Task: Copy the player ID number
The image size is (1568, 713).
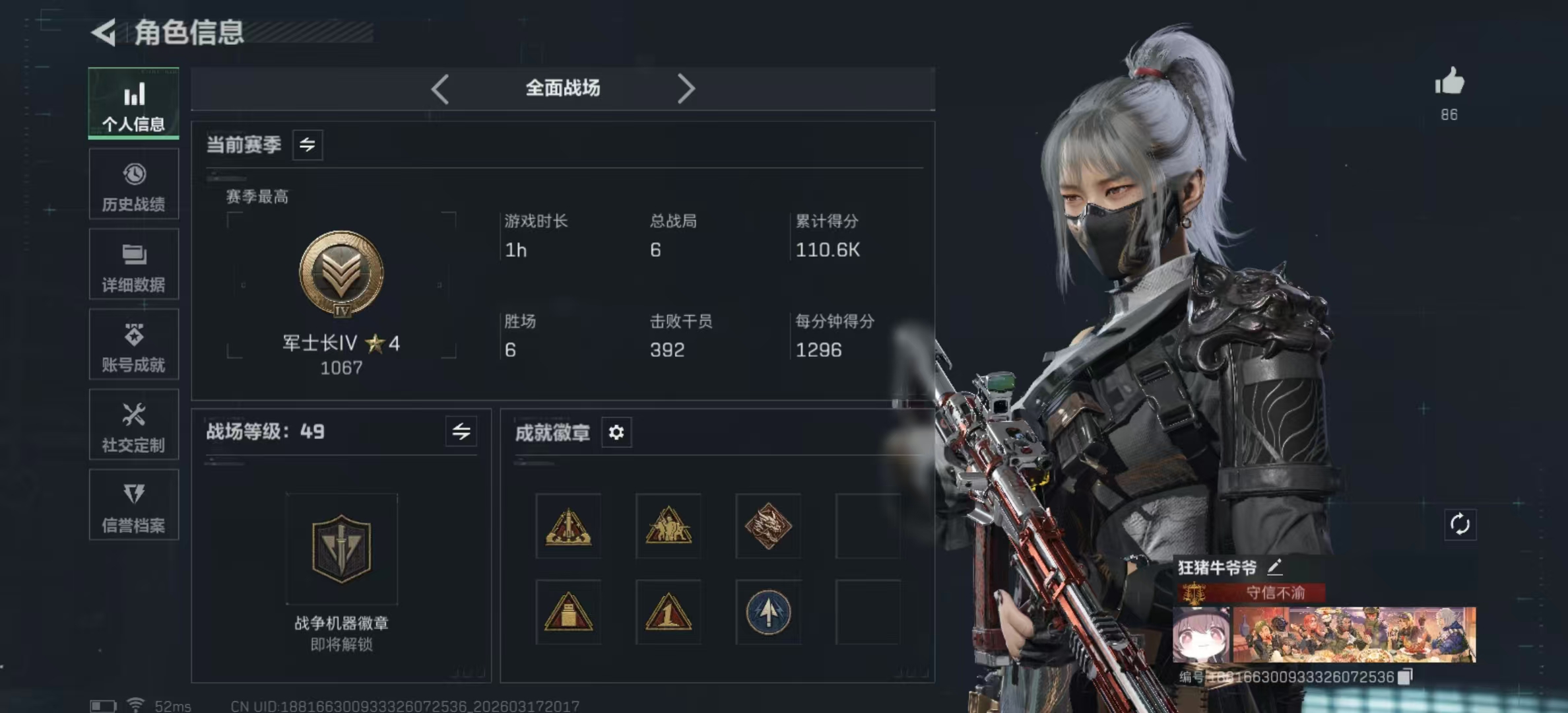Action: tap(1406, 677)
